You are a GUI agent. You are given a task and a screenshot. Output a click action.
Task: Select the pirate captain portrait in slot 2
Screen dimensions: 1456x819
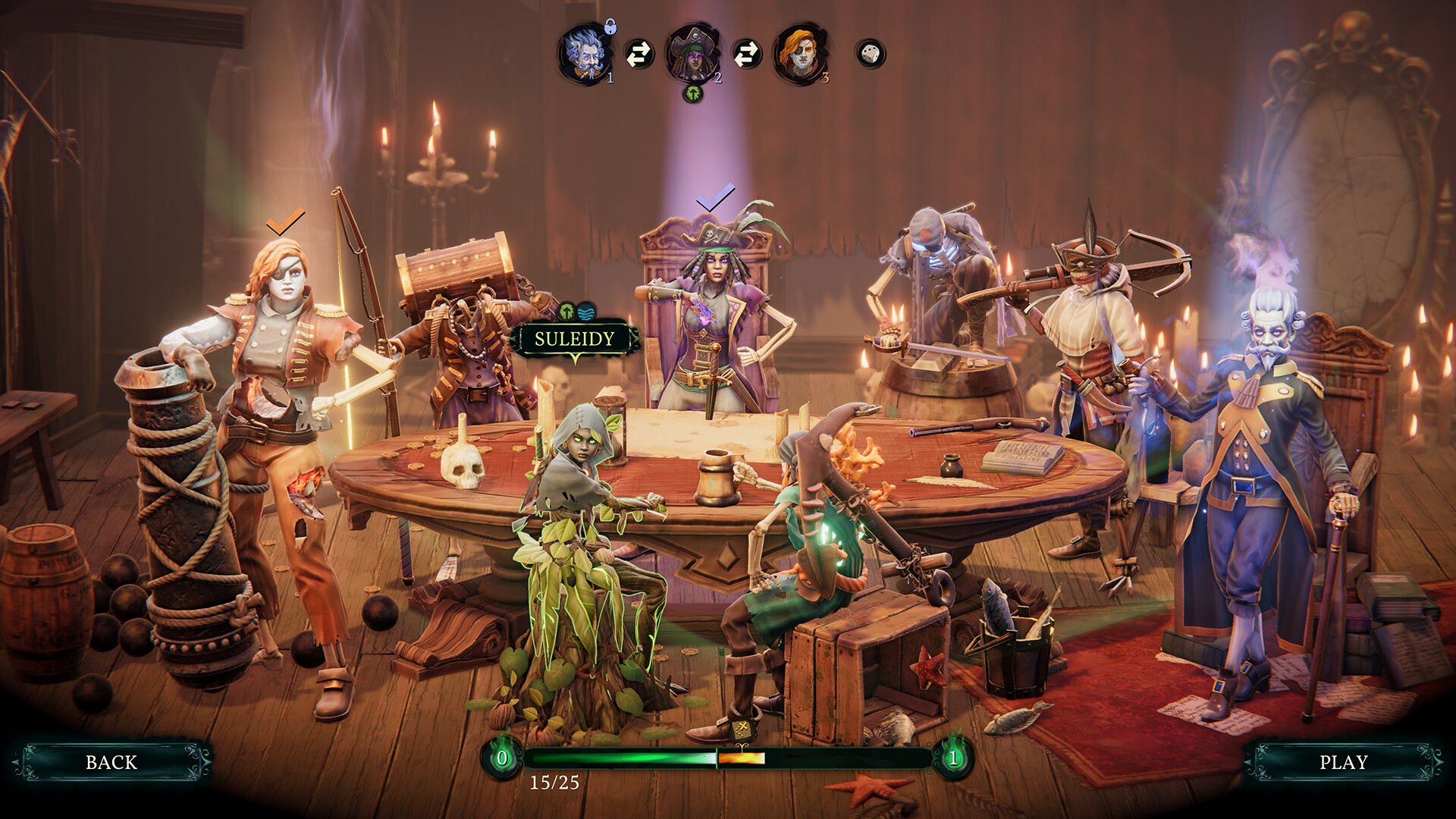point(692,53)
